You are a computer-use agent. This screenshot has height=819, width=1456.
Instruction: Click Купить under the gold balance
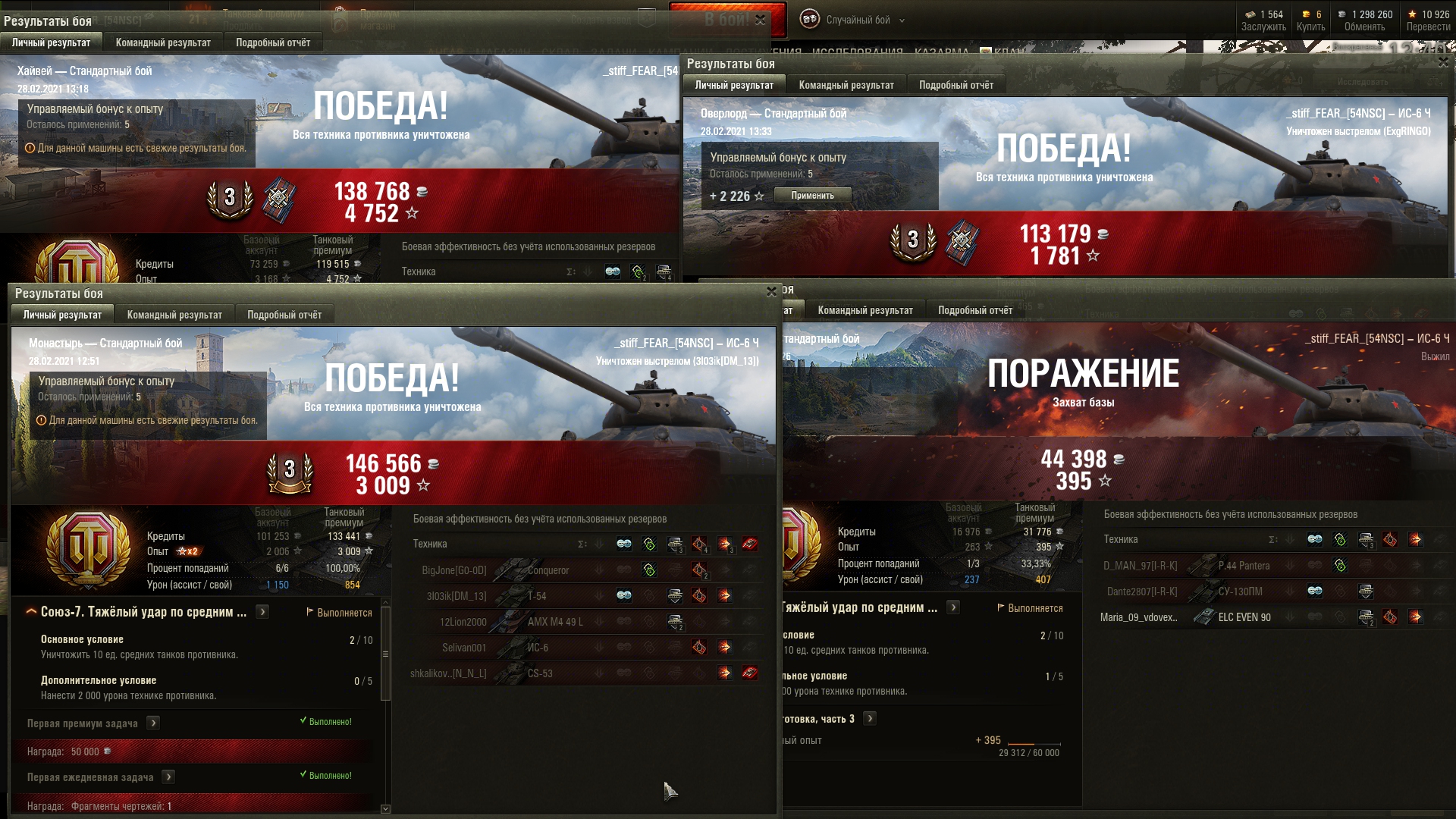point(1310,27)
